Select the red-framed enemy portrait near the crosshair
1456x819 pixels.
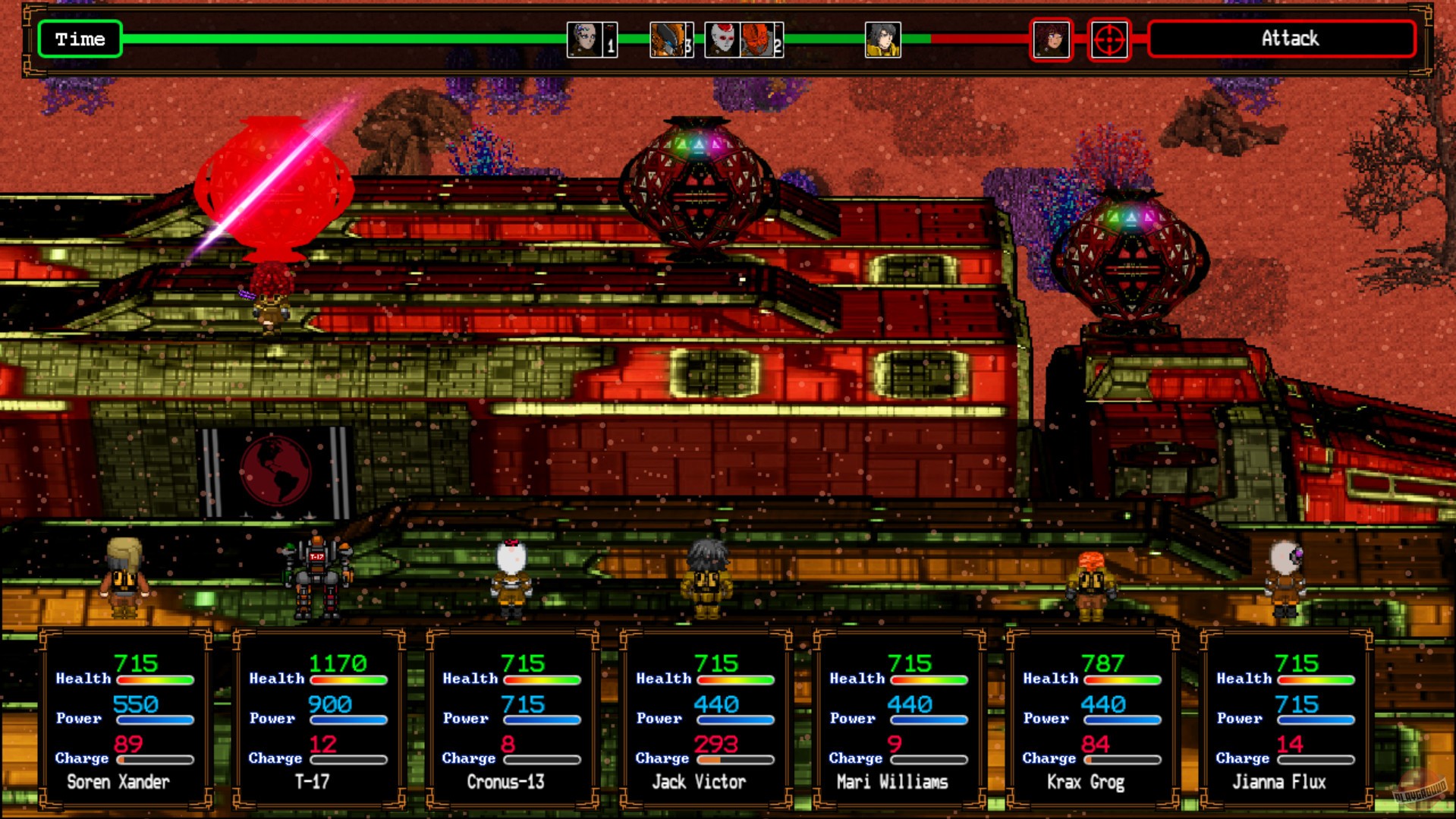pyautogui.click(x=1052, y=39)
